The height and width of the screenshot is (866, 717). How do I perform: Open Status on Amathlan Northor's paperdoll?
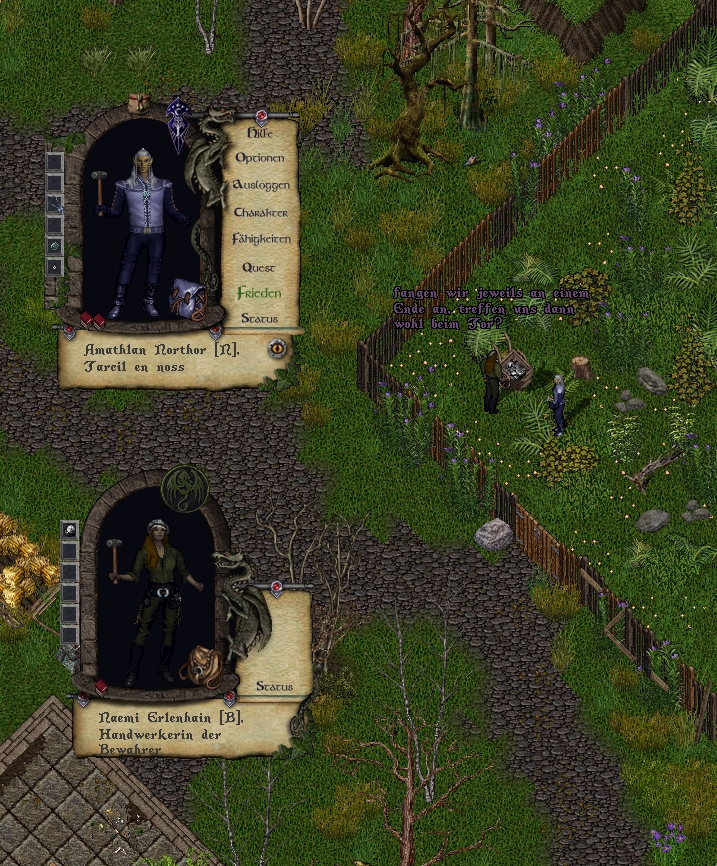[259, 319]
